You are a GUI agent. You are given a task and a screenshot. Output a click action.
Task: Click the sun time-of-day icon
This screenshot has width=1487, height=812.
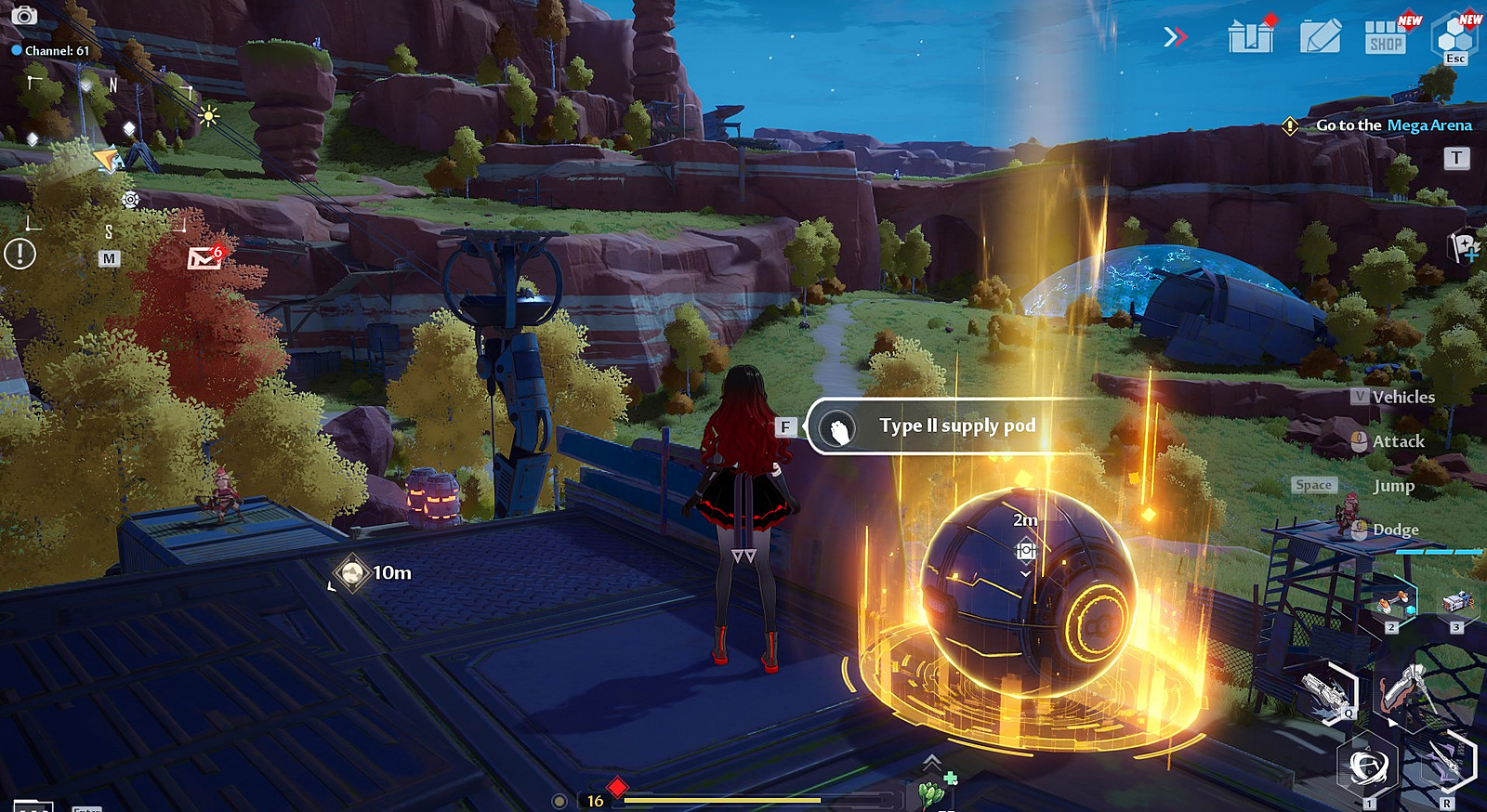tap(208, 116)
